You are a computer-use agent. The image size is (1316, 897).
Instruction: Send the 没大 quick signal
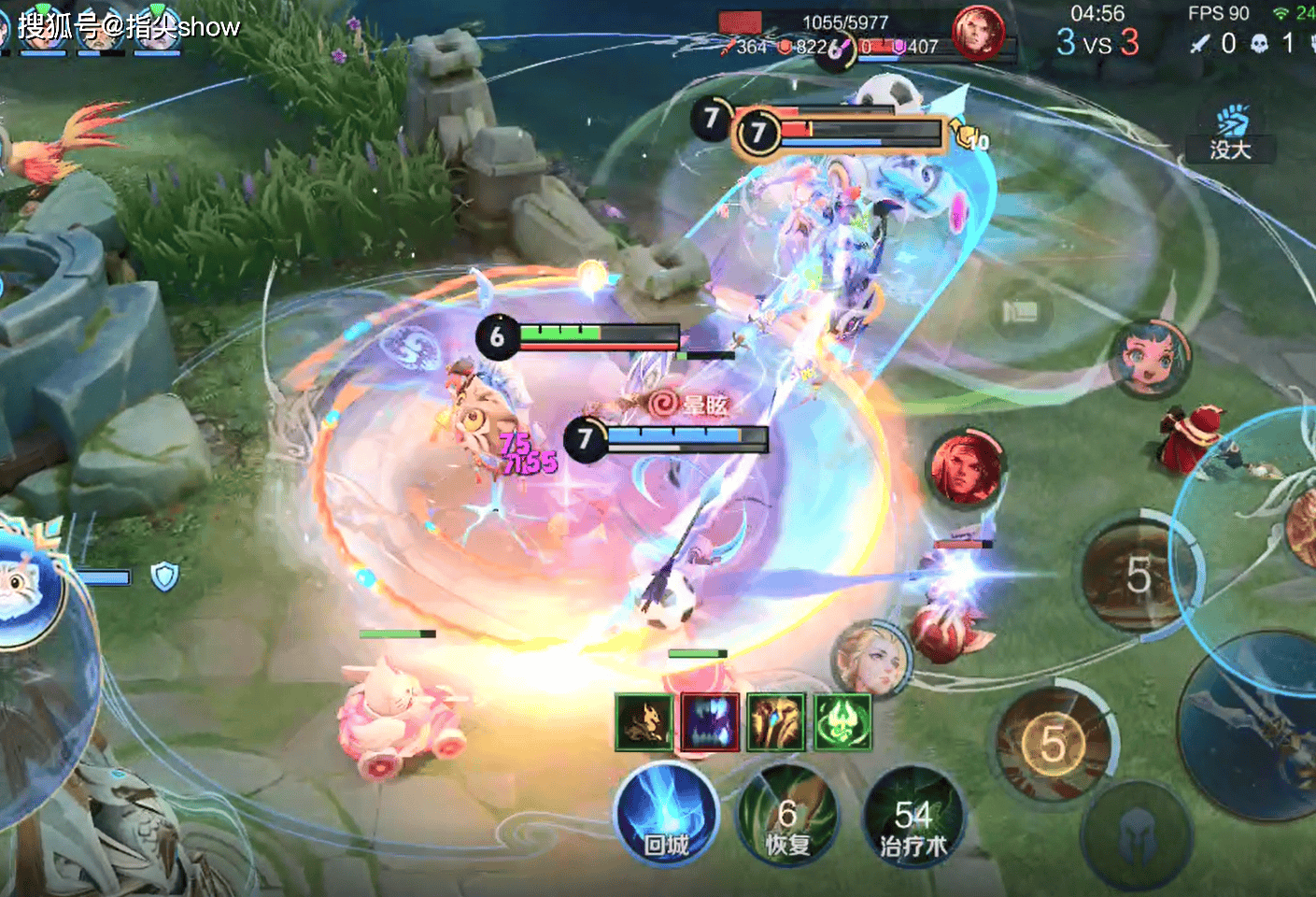(x=1230, y=135)
